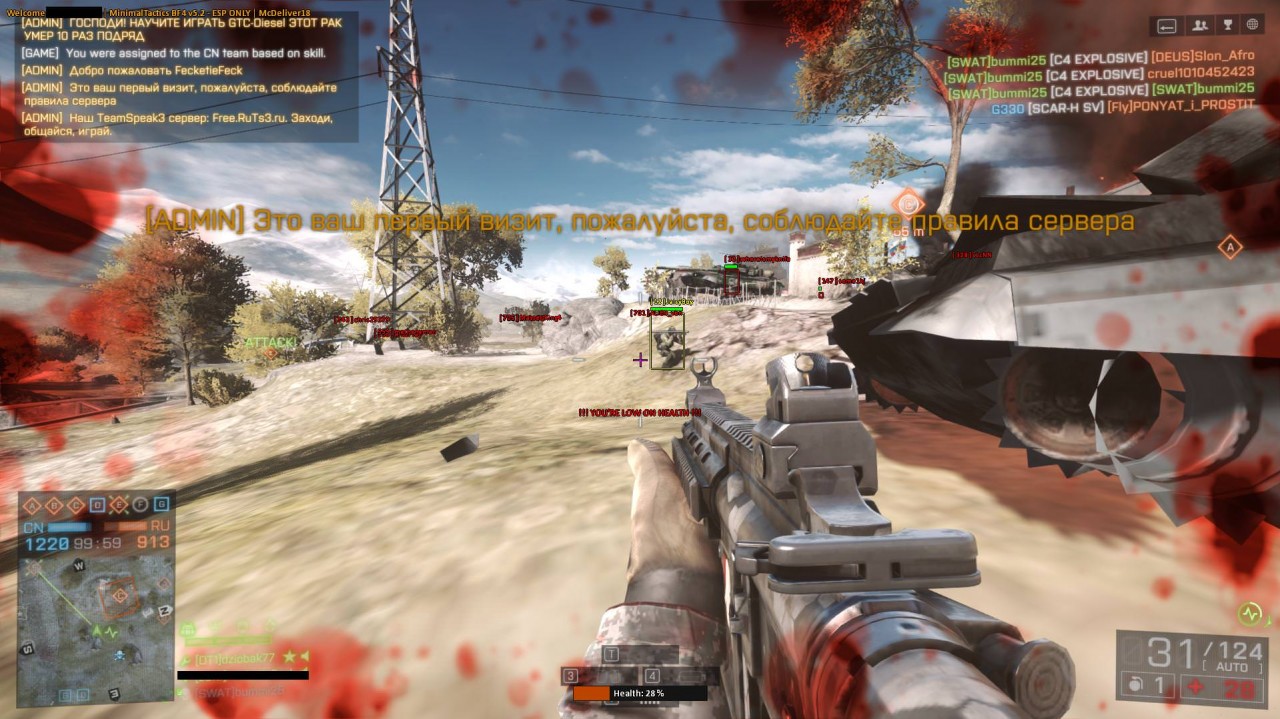Select weapon slot 3 in bottom bar
The height and width of the screenshot is (719, 1280).
coord(571,675)
